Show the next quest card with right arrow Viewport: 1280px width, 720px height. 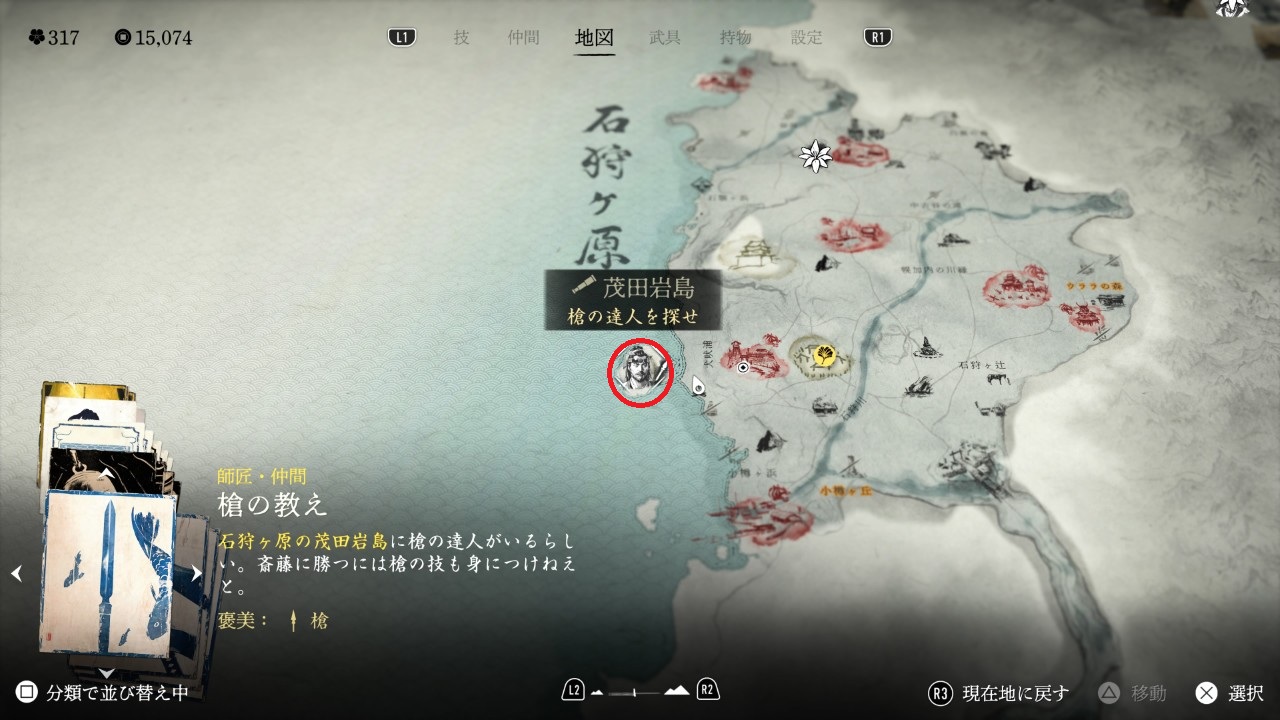197,573
